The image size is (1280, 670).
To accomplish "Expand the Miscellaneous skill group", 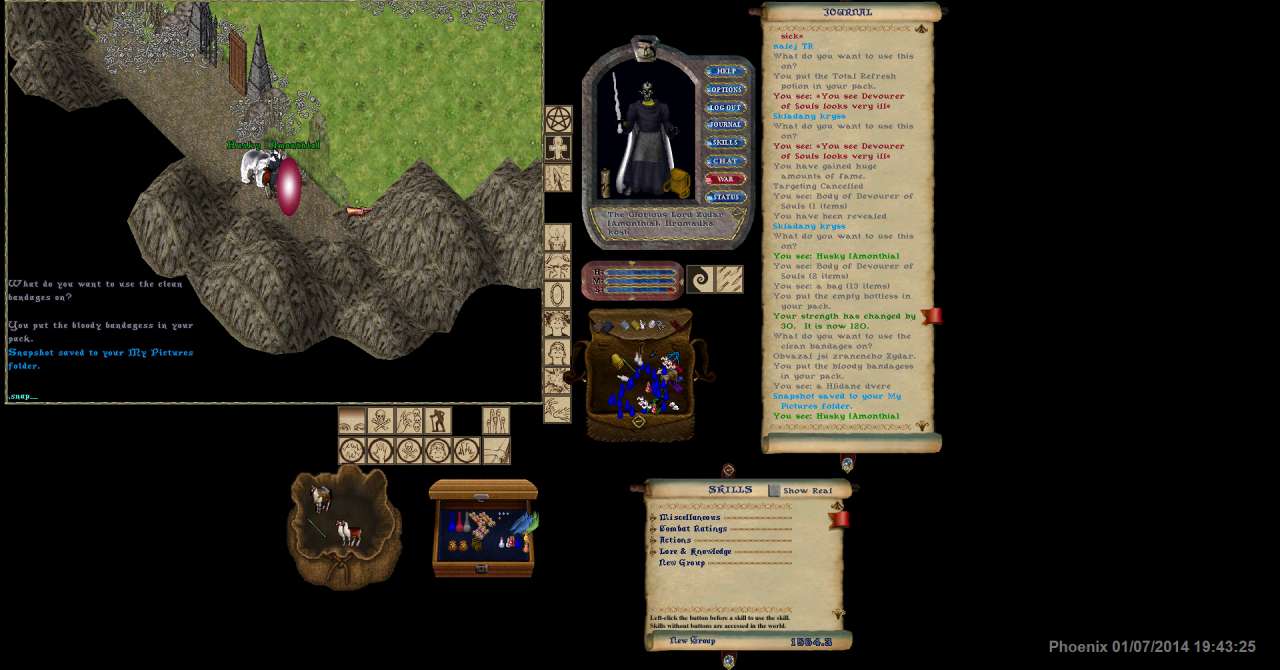I will click(x=653, y=518).
